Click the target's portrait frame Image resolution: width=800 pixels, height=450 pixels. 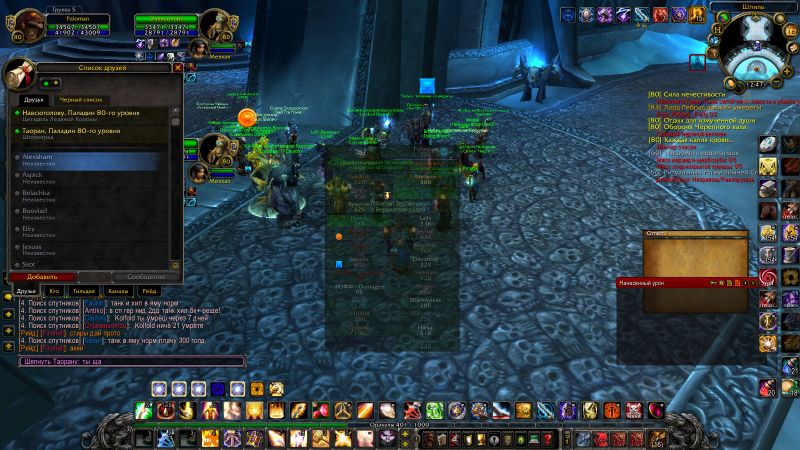216,27
